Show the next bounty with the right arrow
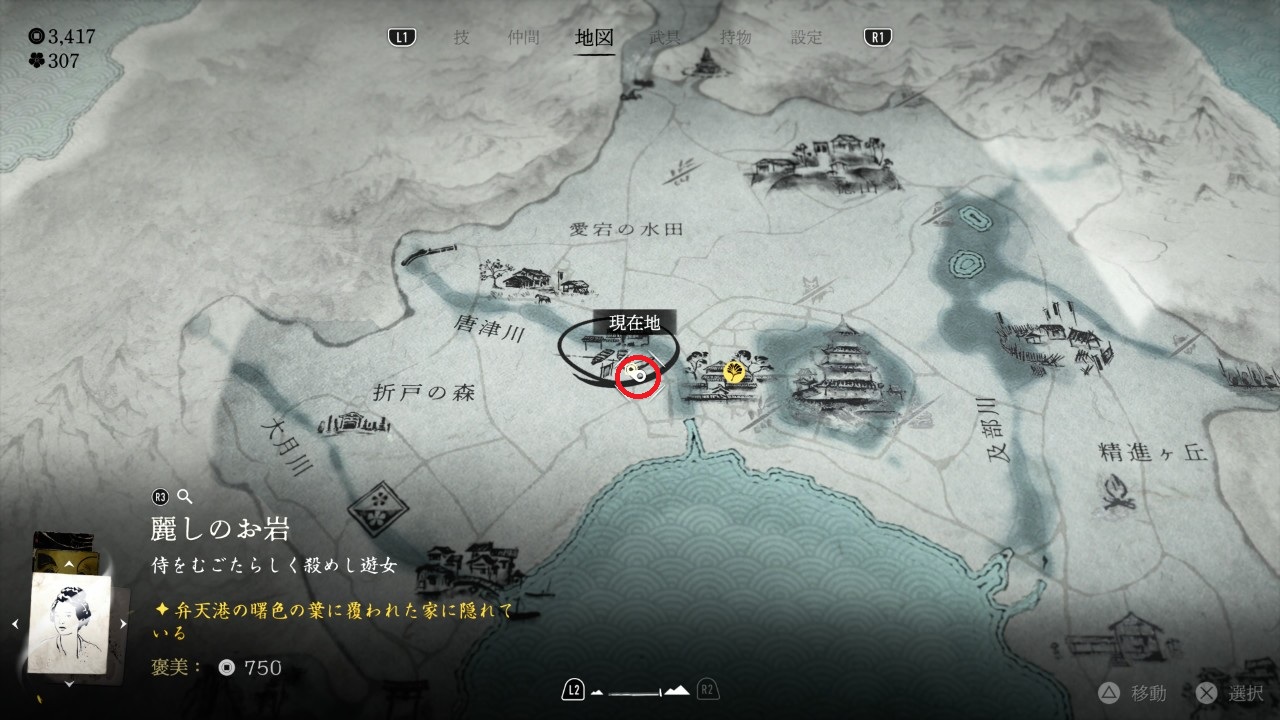 coord(123,624)
